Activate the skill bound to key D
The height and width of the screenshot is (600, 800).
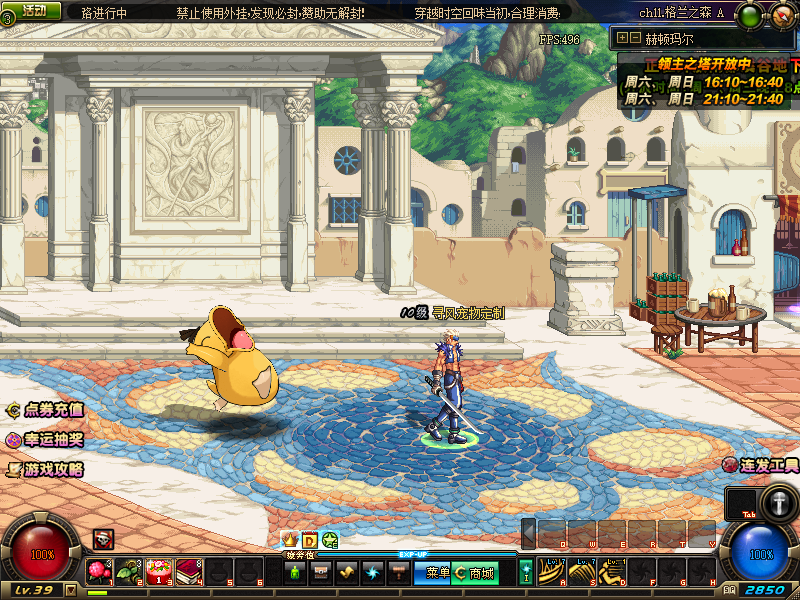pyautogui.click(x=611, y=572)
